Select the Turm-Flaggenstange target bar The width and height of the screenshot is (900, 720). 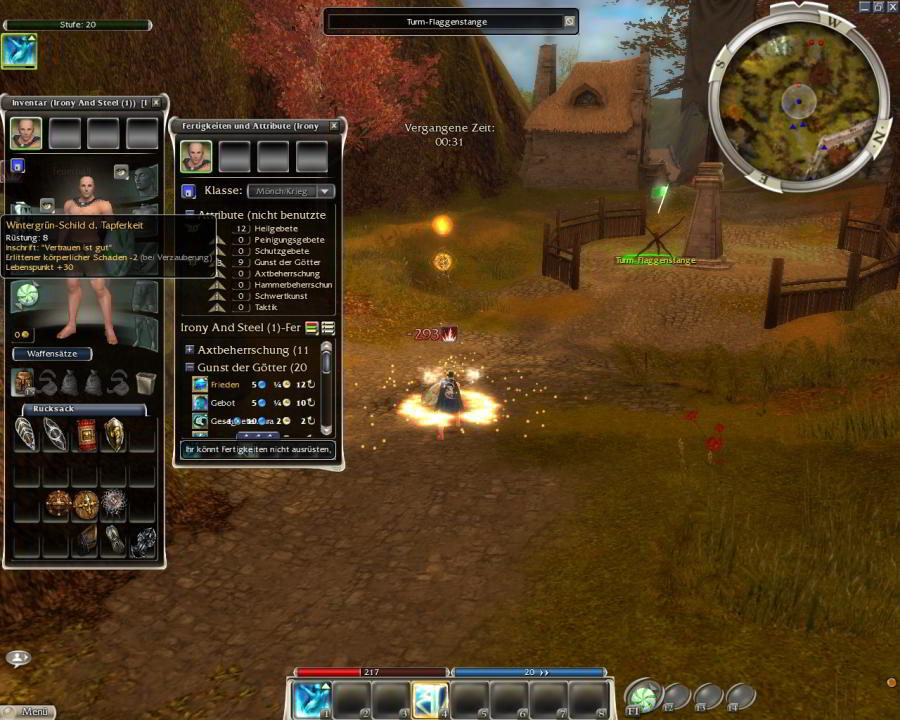[451, 21]
